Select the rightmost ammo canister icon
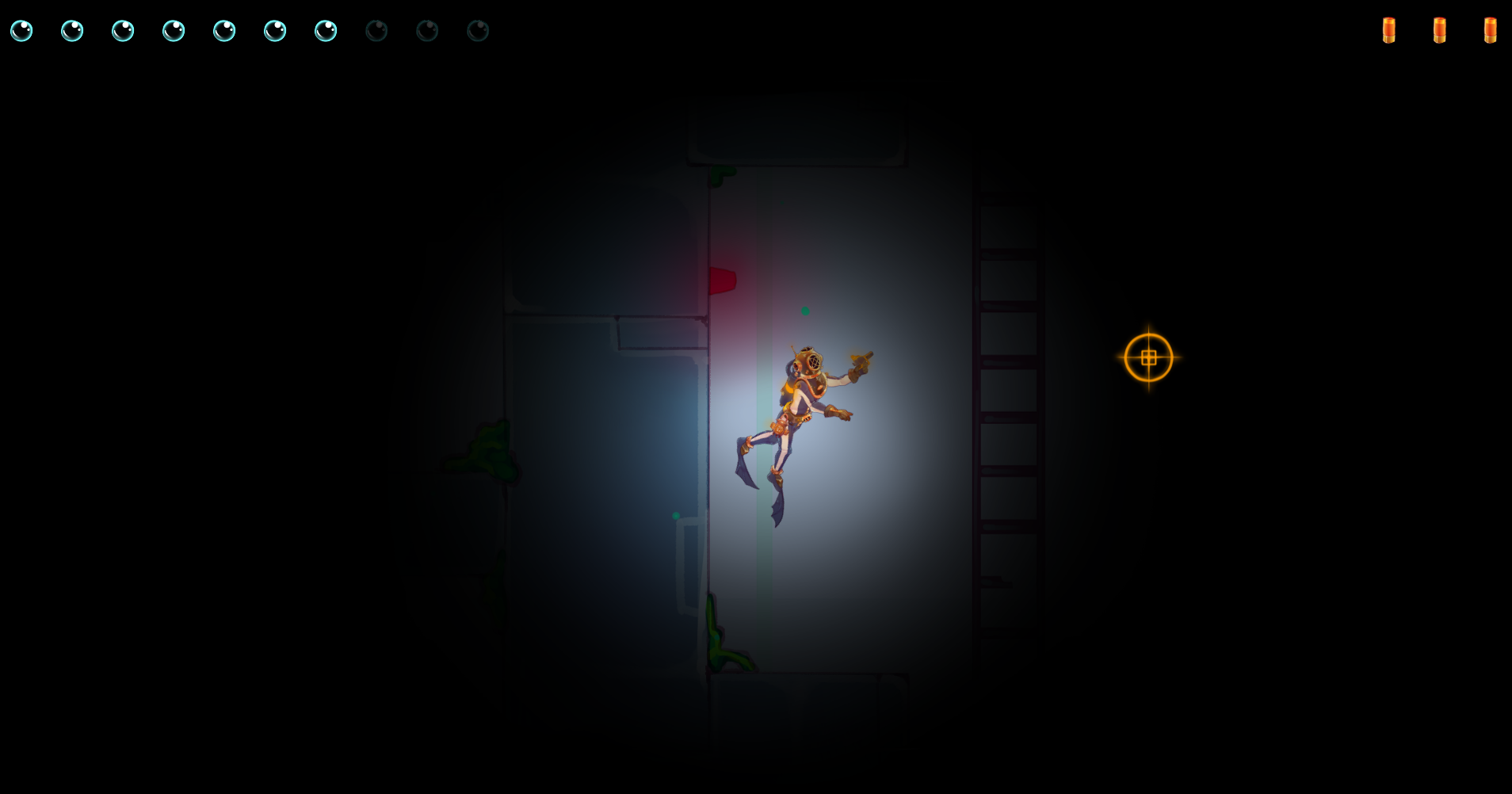The width and height of the screenshot is (1512, 794). click(1489, 29)
